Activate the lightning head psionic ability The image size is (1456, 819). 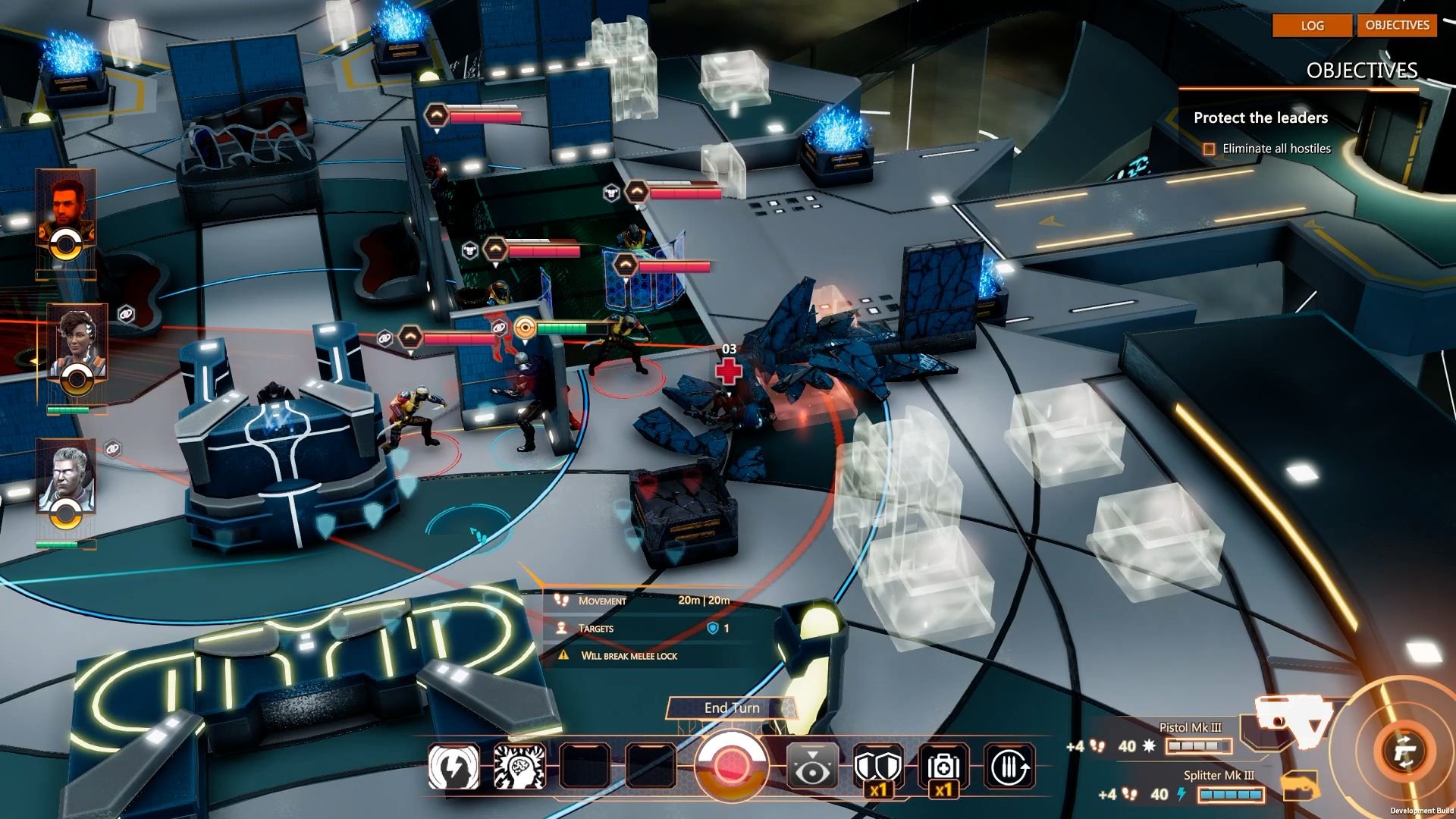click(453, 767)
